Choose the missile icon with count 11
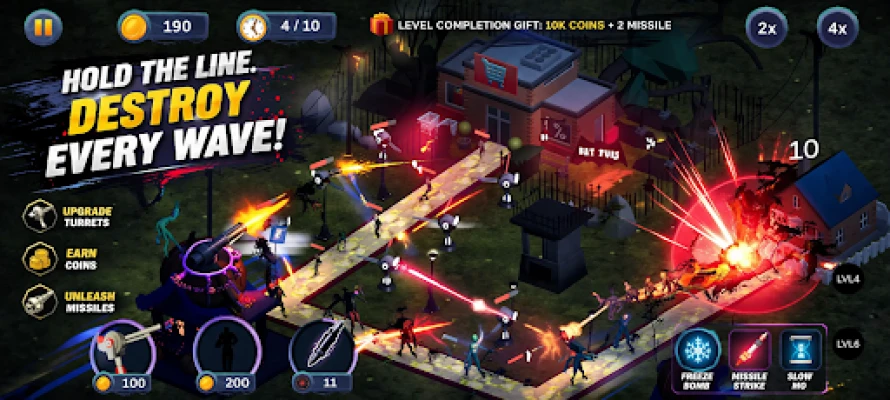This screenshot has height=400, width=890. pyautogui.click(x=323, y=352)
